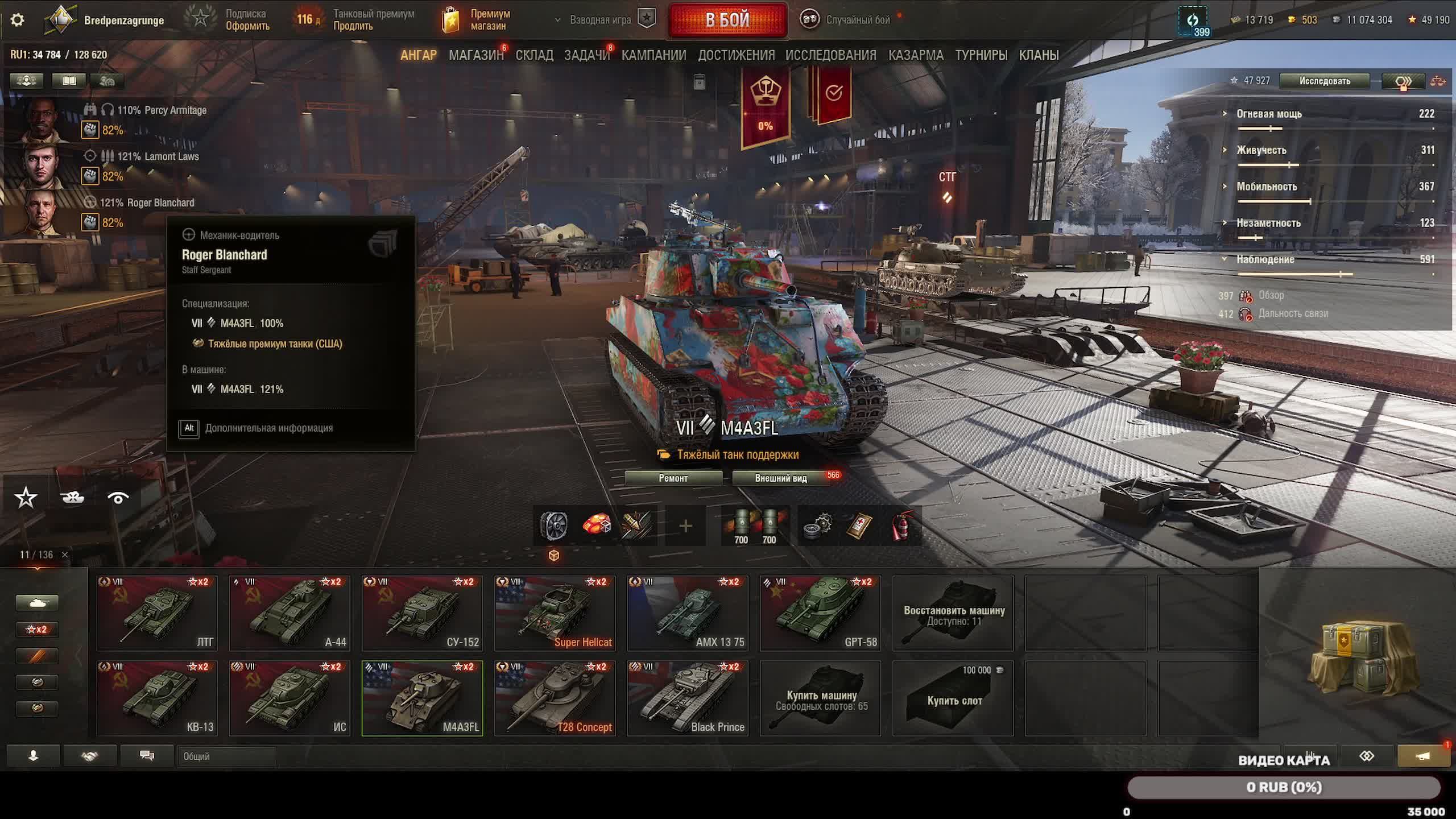This screenshot has height=819, width=1456.
Task: Open Купить машину tile
Action: pos(820,698)
